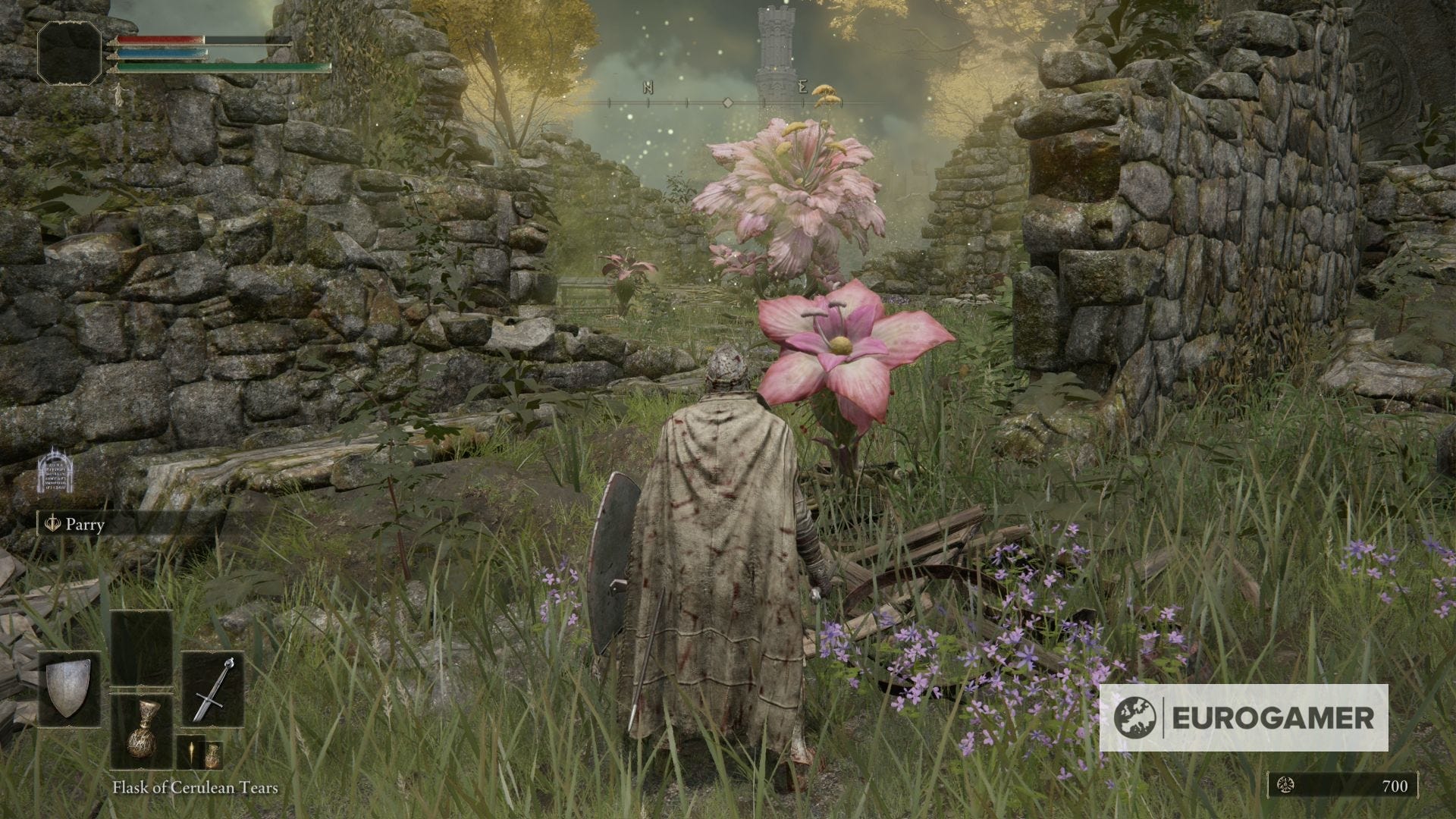
Task: Select the longsword weapon slot
Action: (x=213, y=689)
